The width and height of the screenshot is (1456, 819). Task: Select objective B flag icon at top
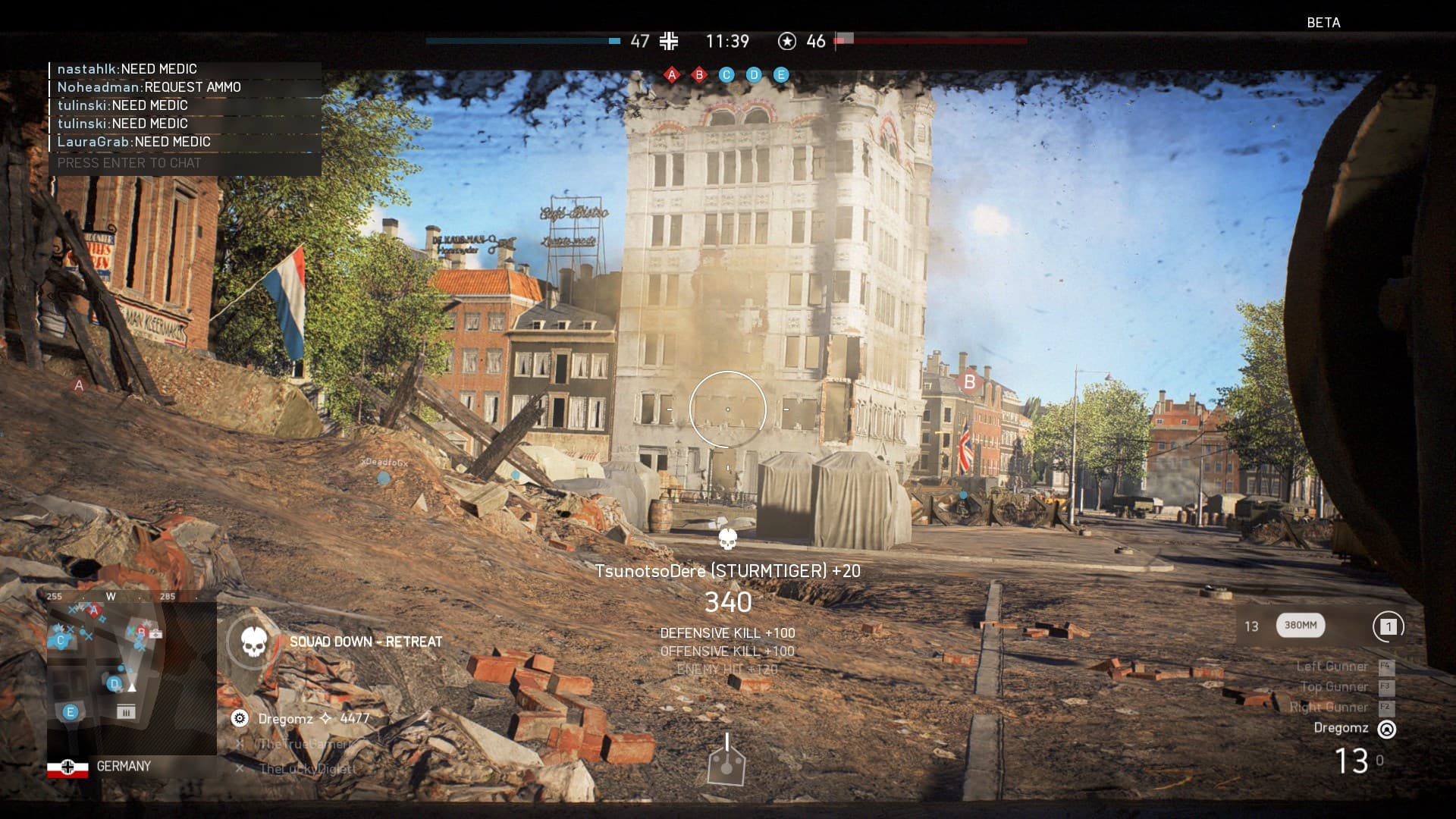(x=699, y=74)
